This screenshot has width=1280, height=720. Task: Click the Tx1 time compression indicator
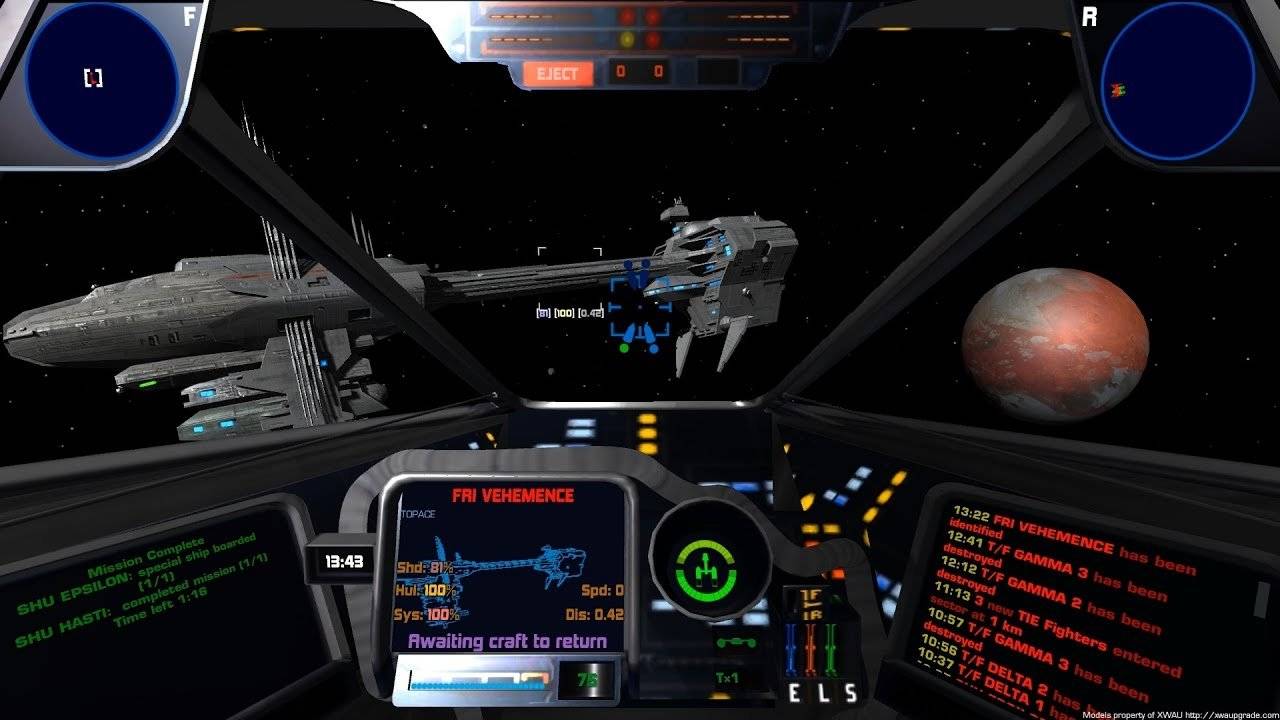(x=727, y=678)
